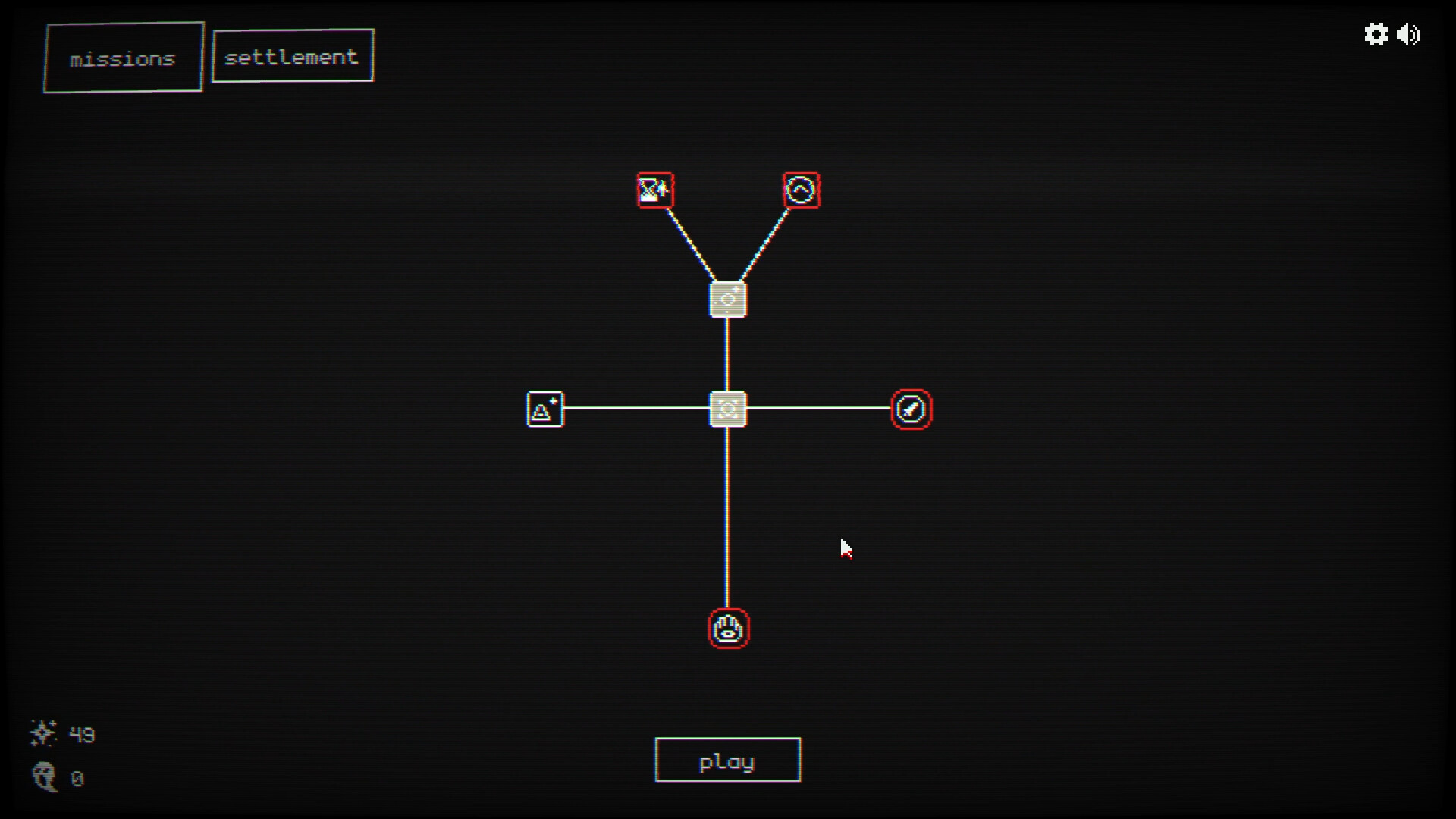Click the 49 sparkle counter value
The width and height of the screenshot is (1456, 819).
80,734
